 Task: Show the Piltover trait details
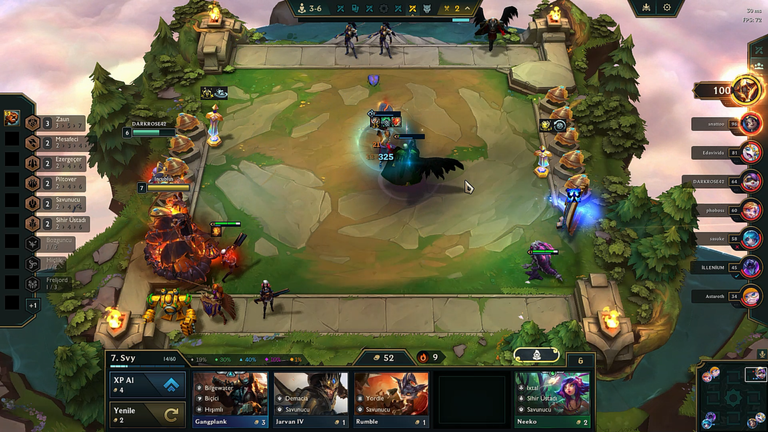(x=56, y=182)
